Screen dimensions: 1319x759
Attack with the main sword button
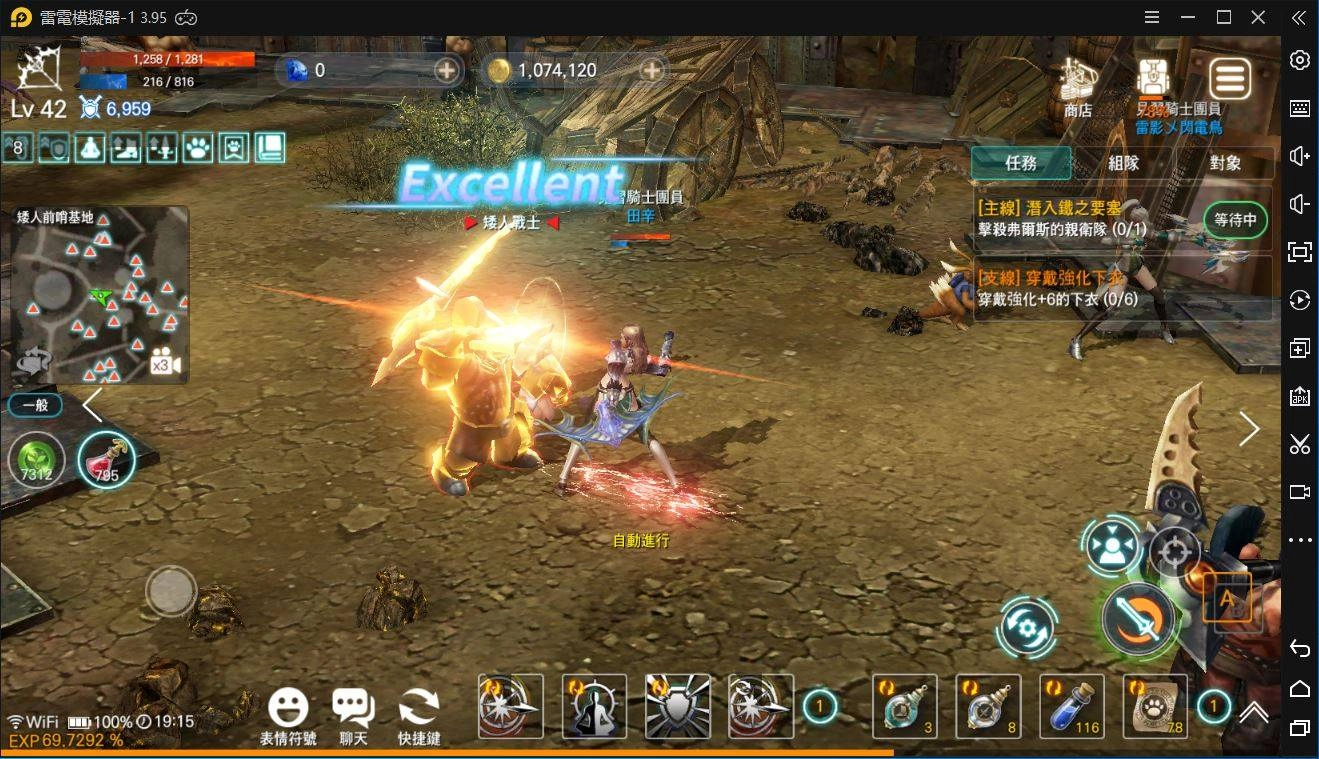(1138, 620)
